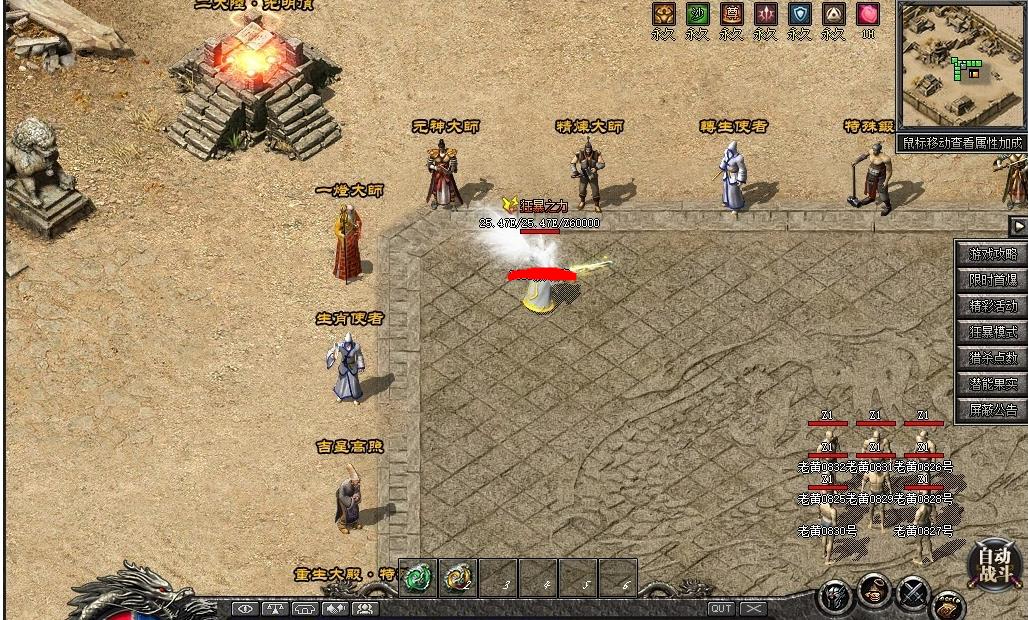The image size is (1028, 620).
Task: Open the helmet character icon
Action: click(x=835, y=597)
